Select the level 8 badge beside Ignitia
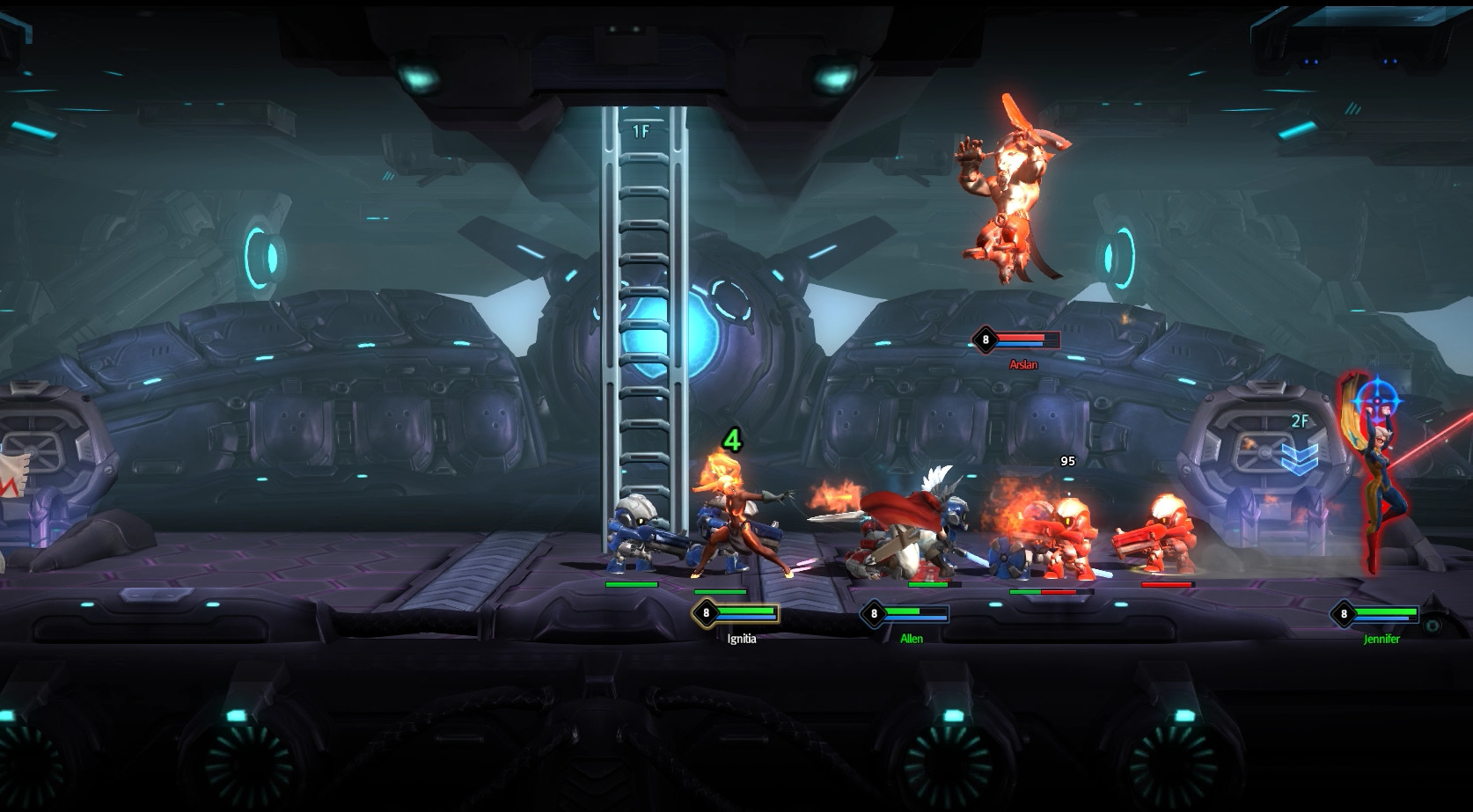This screenshot has height=812, width=1473. click(x=707, y=611)
